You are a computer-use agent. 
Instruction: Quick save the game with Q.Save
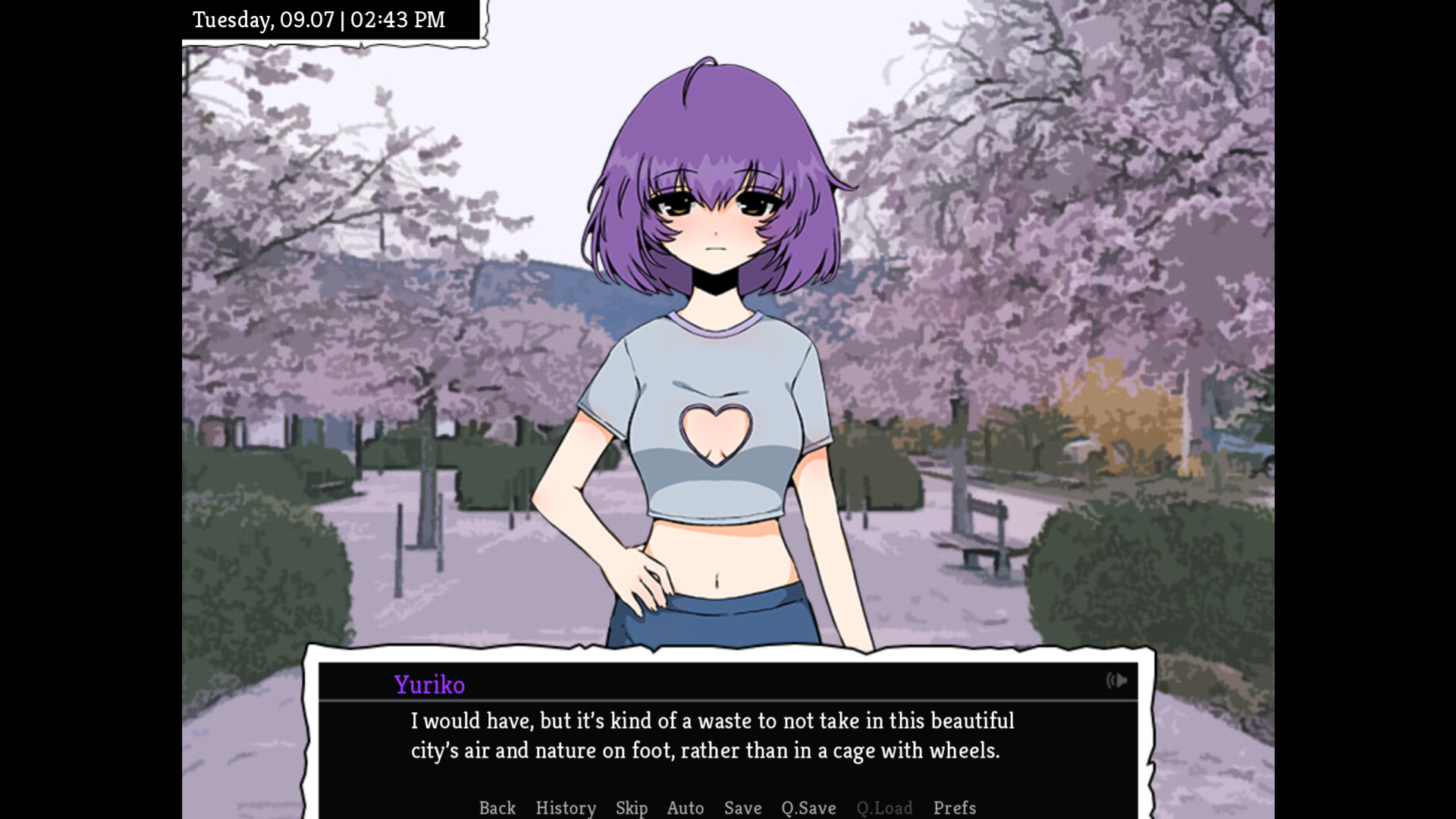tap(808, 808)
